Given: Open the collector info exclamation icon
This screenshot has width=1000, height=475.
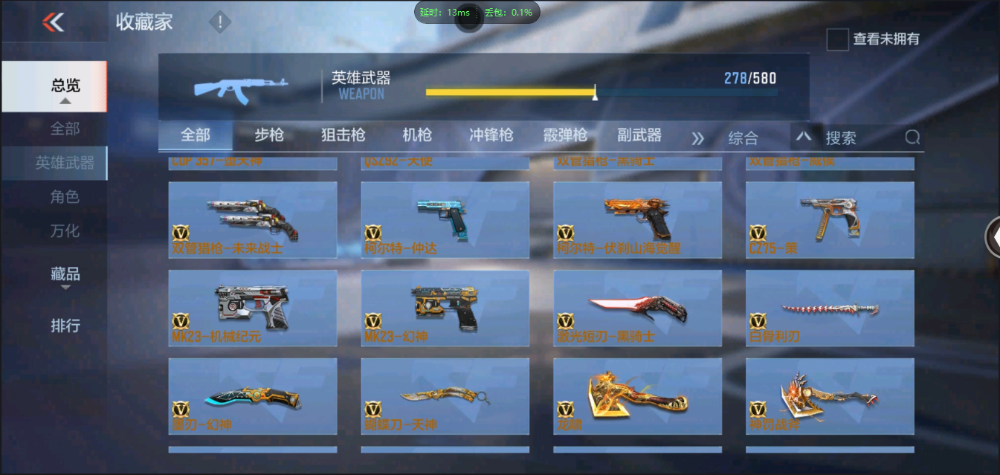Looking at the screenshot, I should coord(220,22).
